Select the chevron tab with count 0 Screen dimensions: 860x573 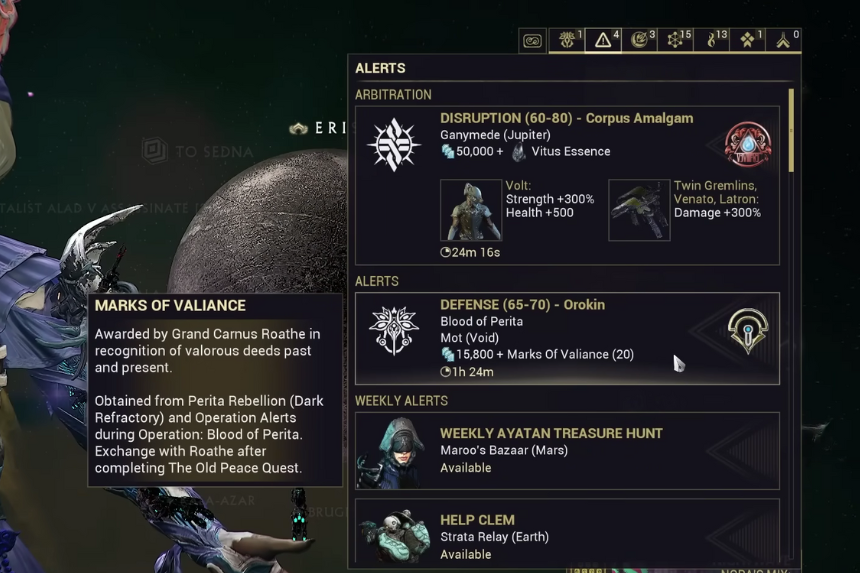click(785, 40)
